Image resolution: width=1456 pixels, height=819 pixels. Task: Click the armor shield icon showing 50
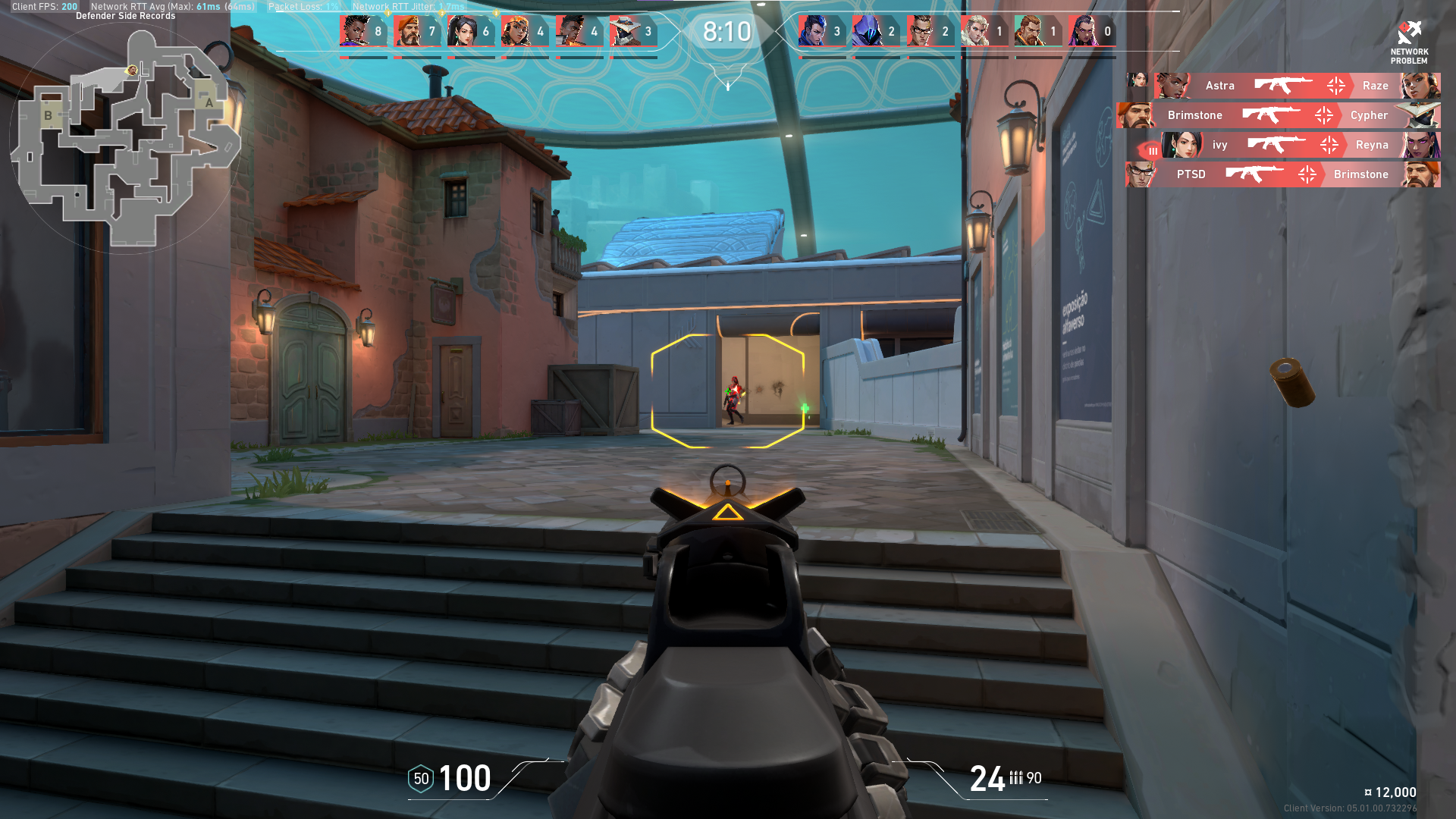(419, 778)
